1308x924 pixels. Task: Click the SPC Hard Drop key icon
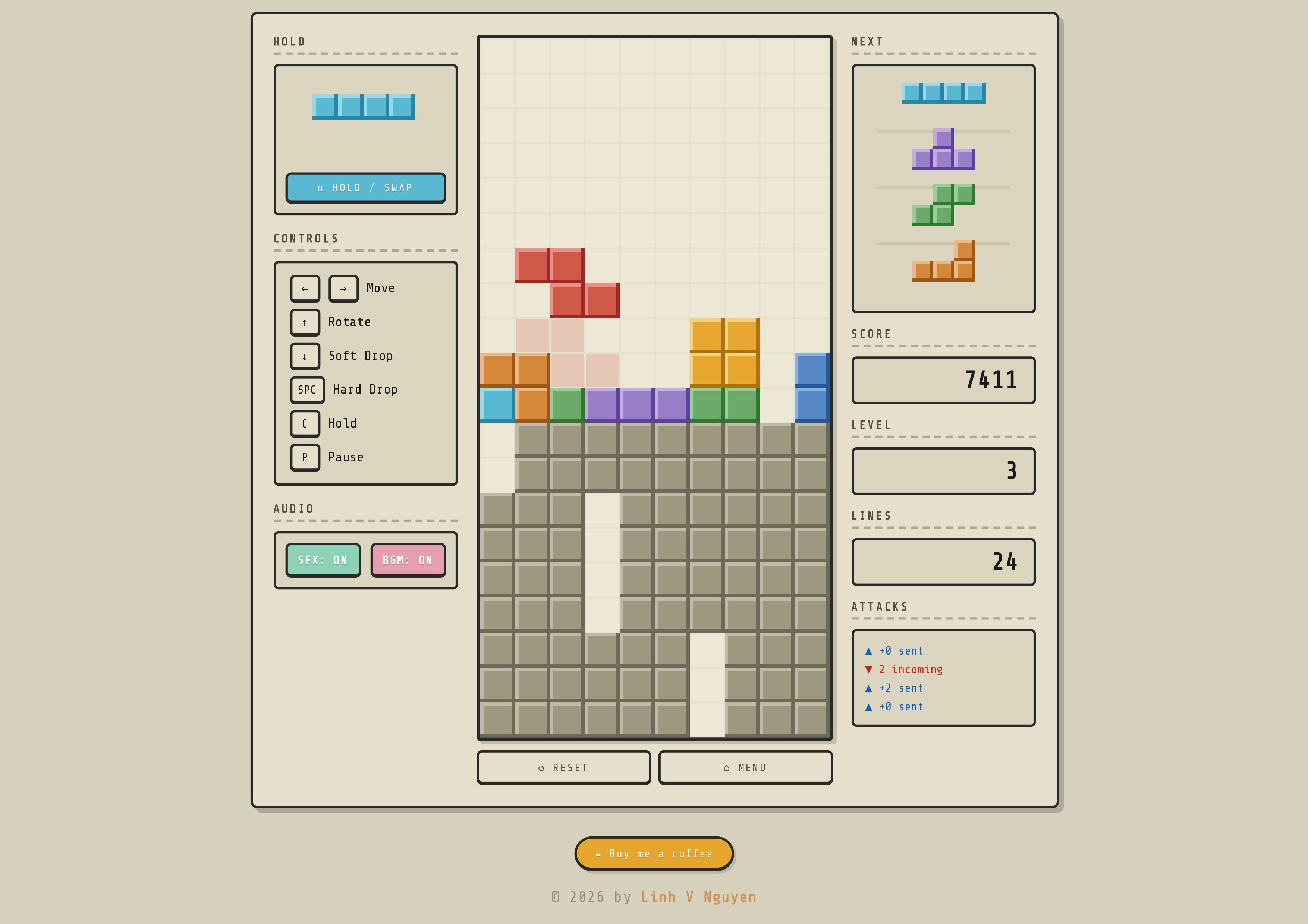tap(307, 390)
